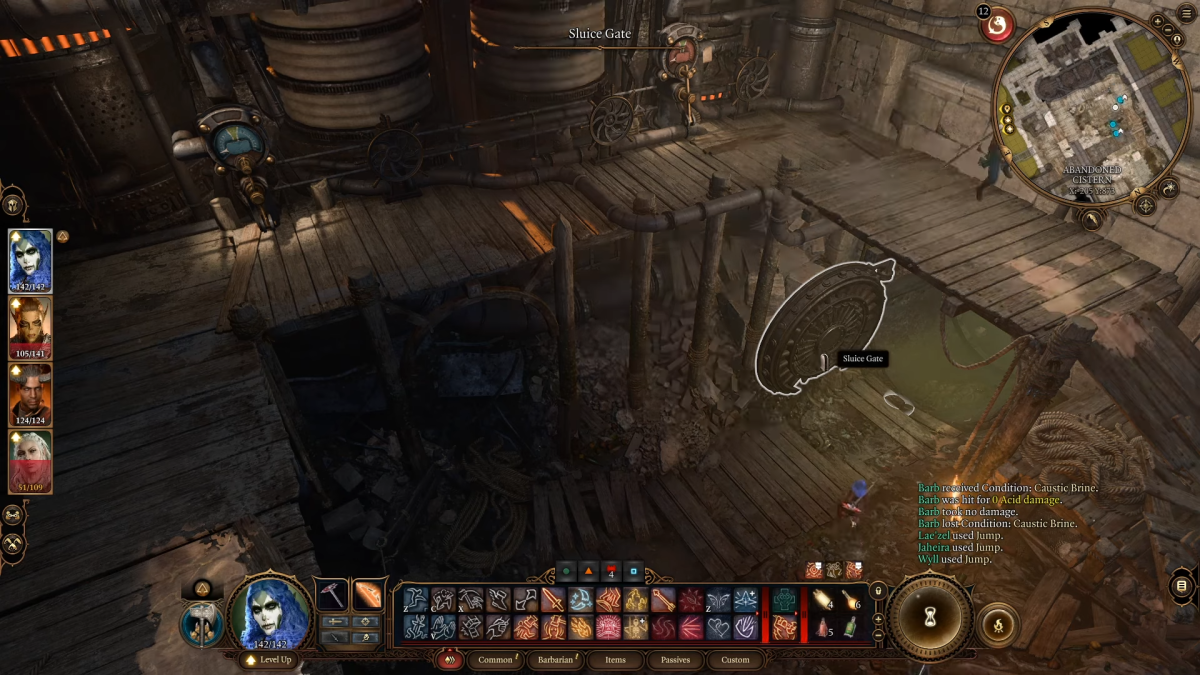This screenshot has height=675, width=1200.
Task: Switch to the Common hotbar tab
Action: 495,660
